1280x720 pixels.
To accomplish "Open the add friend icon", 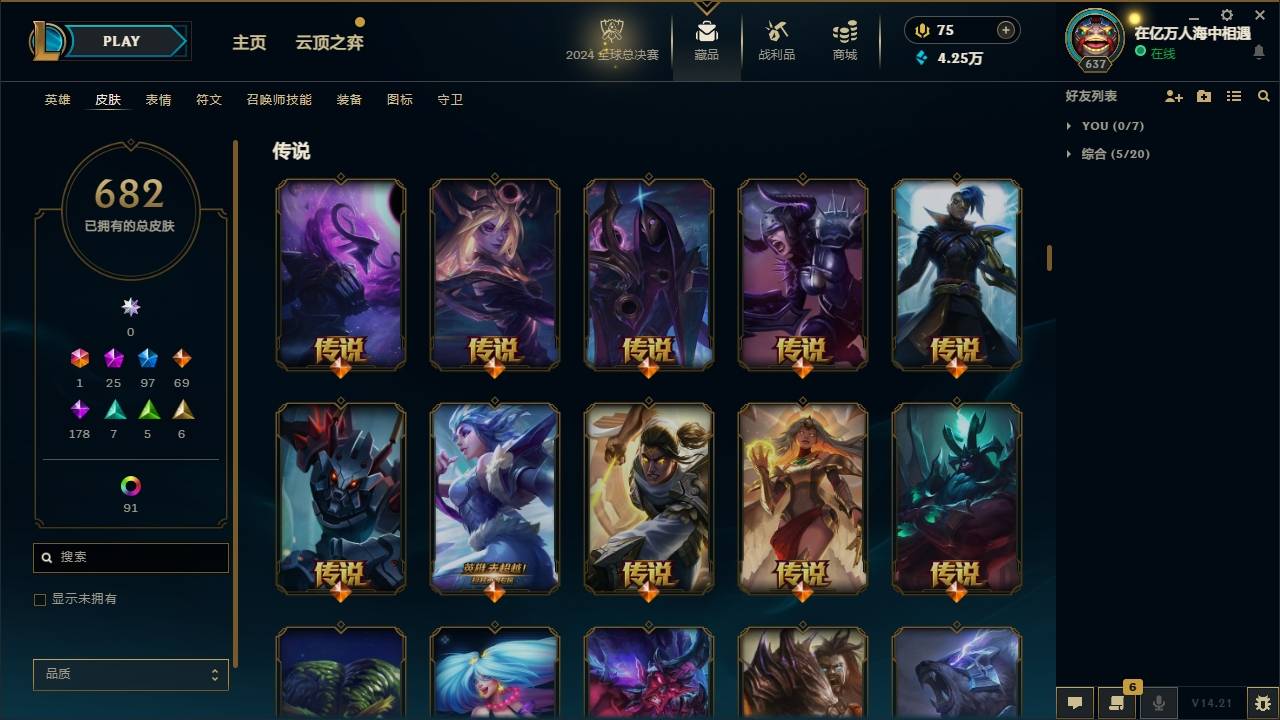I will pyautogui.click(x=1173, y=96).
